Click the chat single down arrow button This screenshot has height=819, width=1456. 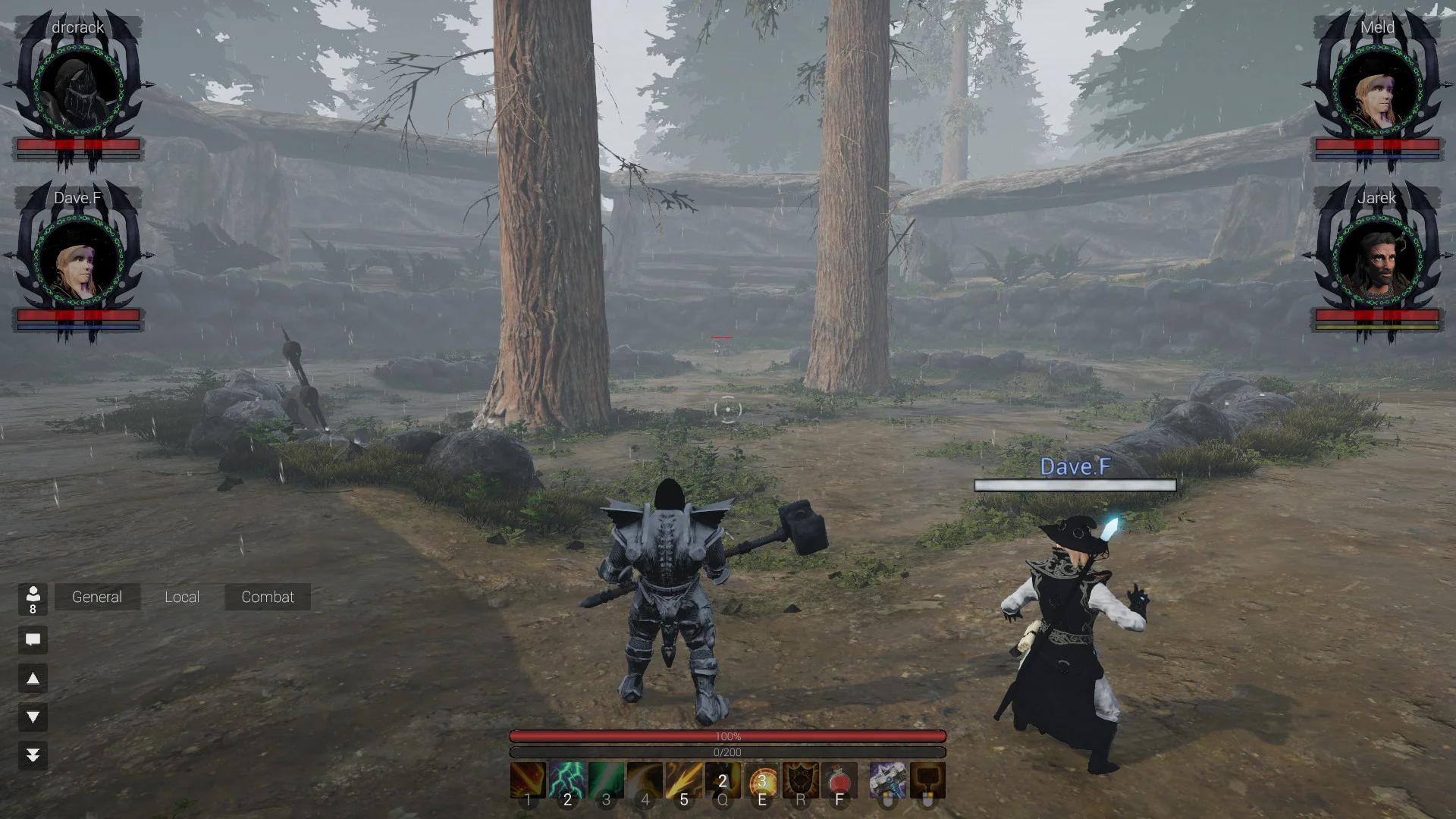pos(33,717)
